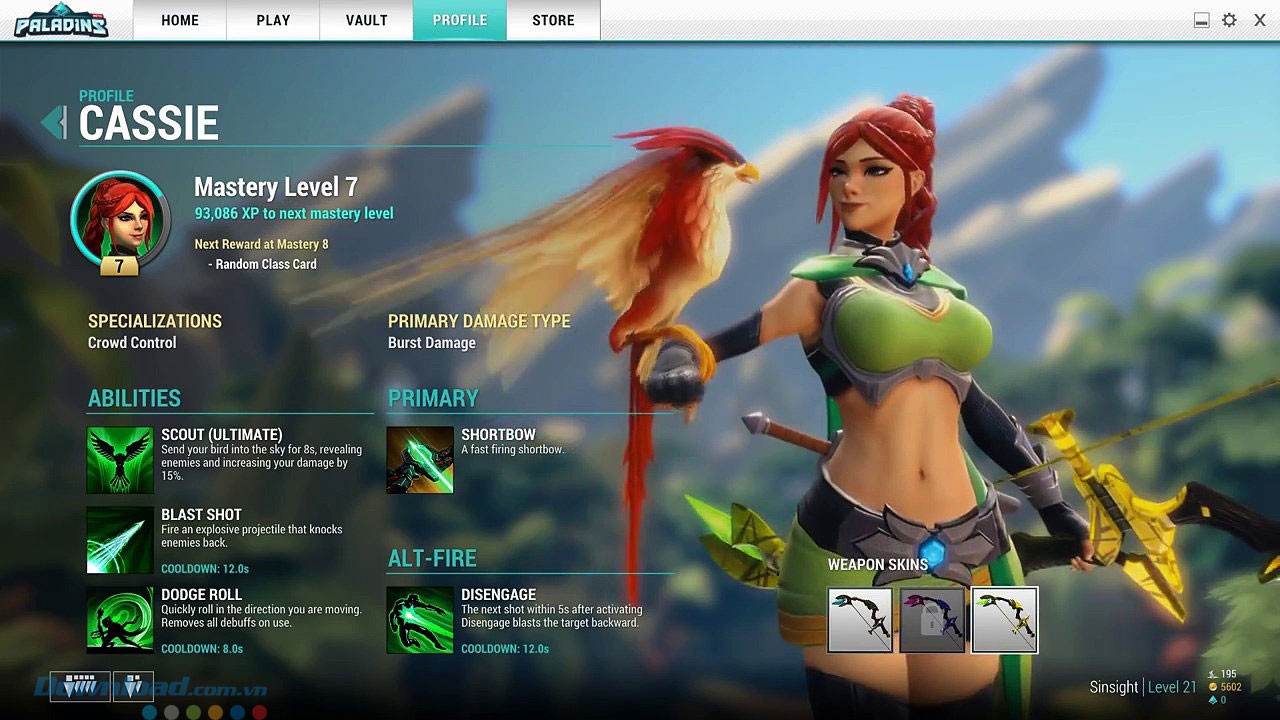Screen dimensions: 1280x720
Task: Choose the Blast Shot ability icon
Action: 120,540
